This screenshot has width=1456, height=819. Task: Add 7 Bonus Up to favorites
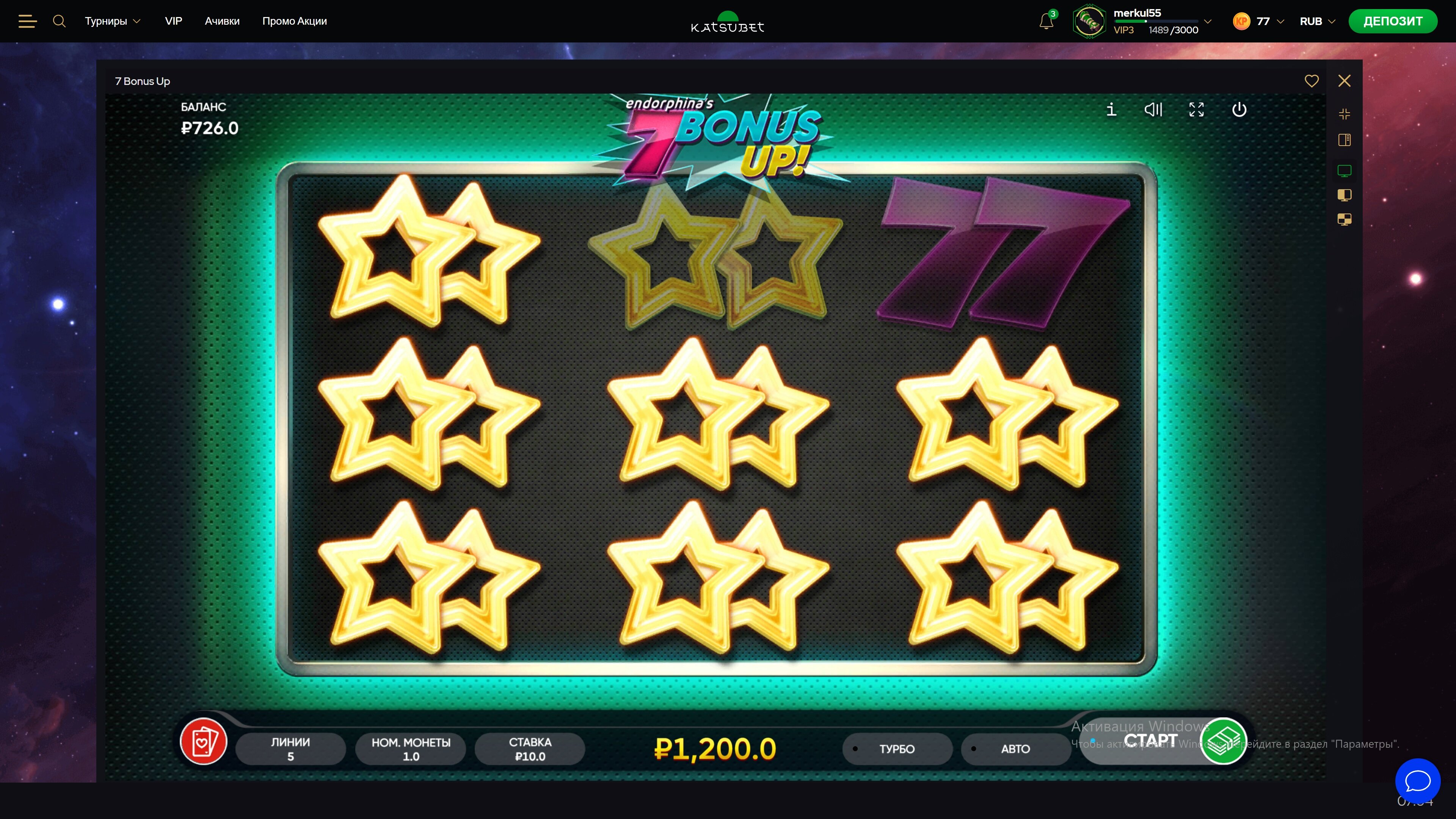(x=1311, y=81)
